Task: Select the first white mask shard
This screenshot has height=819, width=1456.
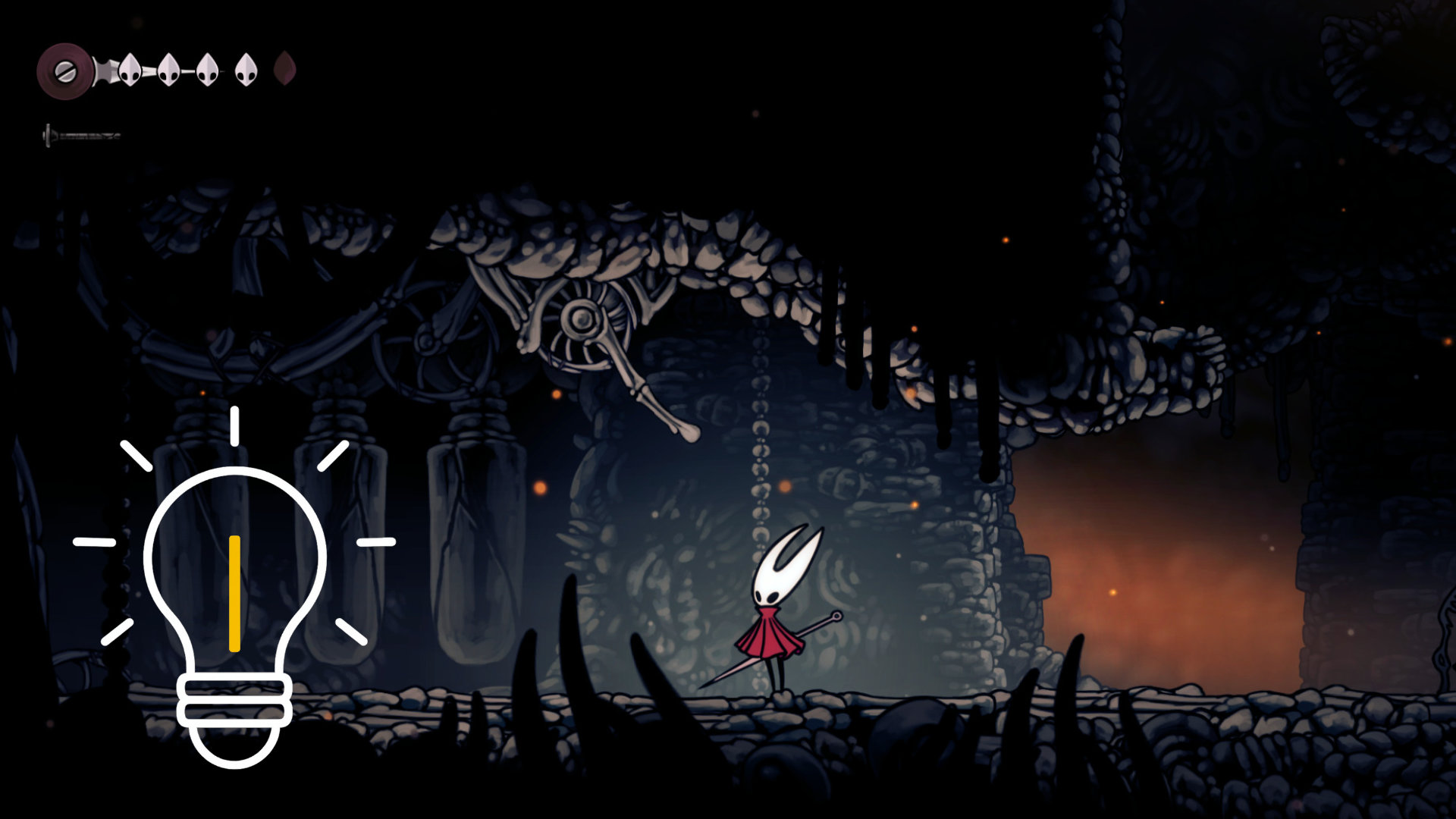Action: [129, 71]
